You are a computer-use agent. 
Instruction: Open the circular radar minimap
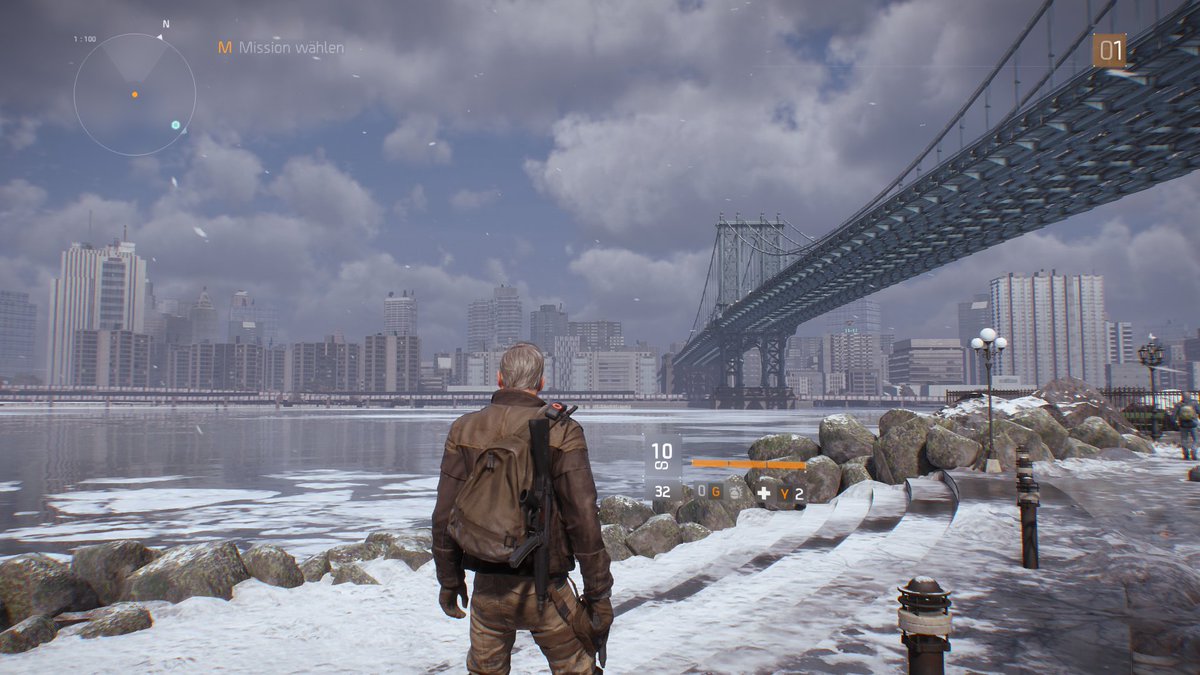[x=134, y=95]
